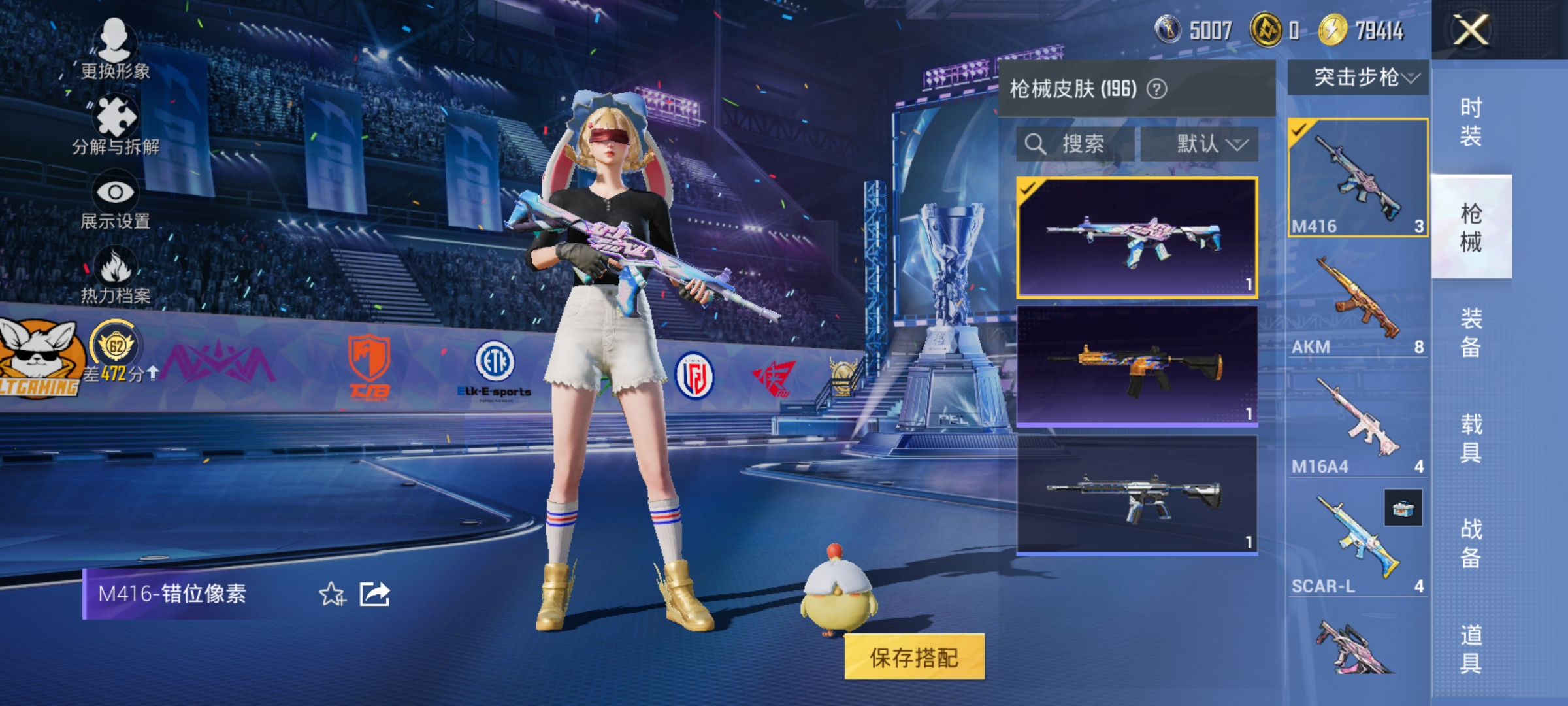Select the magnifier search icon
Image resolution: width=1568 pixels, height=706 pixels.
pyautogui.click(x=1037, y=144)
